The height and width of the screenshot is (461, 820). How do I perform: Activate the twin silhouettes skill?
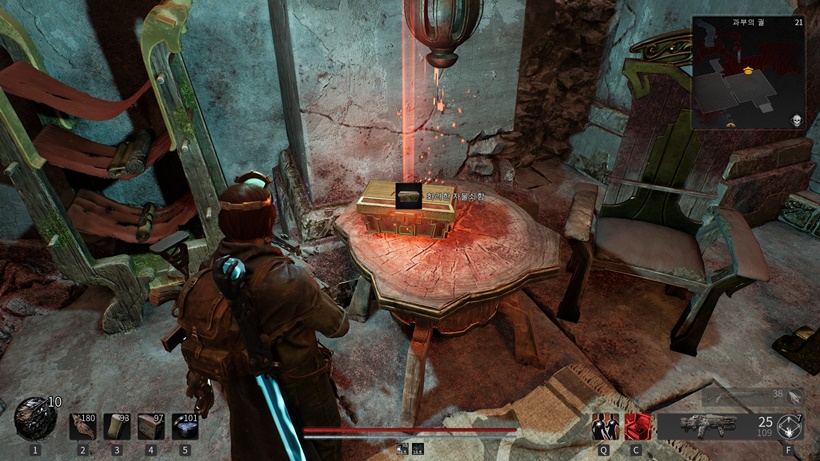tap(604, 426)
